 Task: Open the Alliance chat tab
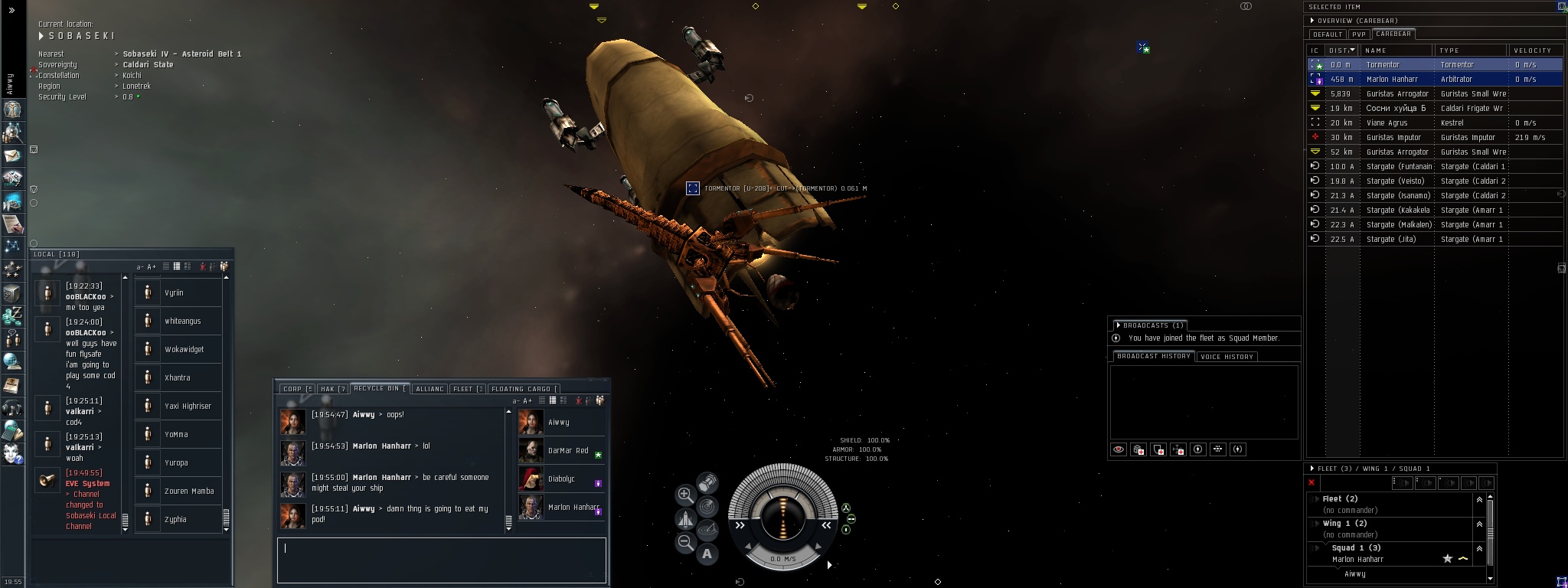[x=430, y=389]
